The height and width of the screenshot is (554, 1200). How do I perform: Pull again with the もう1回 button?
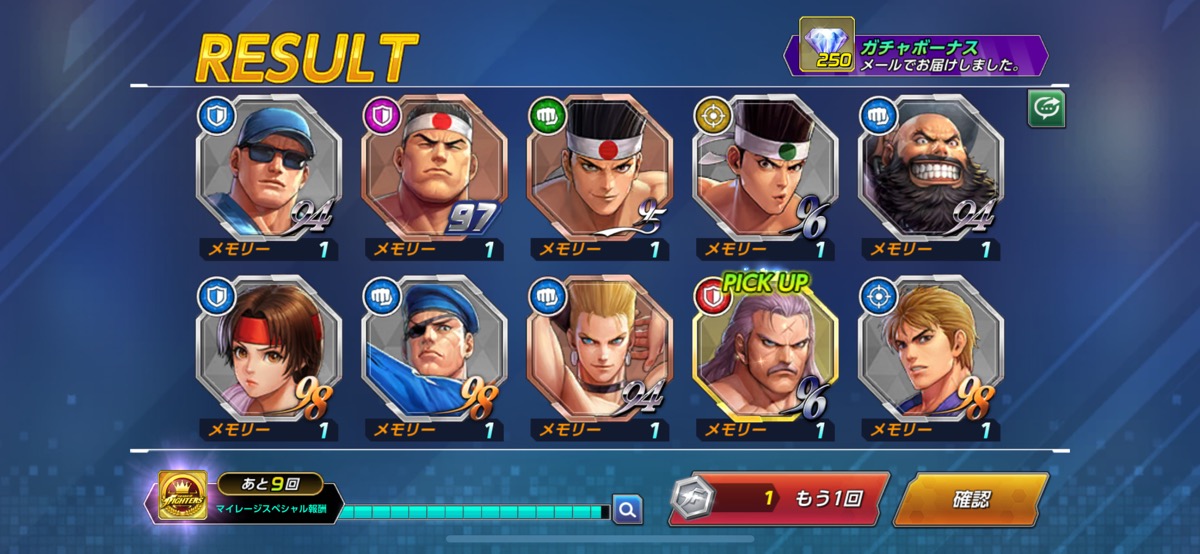(777, 499)
